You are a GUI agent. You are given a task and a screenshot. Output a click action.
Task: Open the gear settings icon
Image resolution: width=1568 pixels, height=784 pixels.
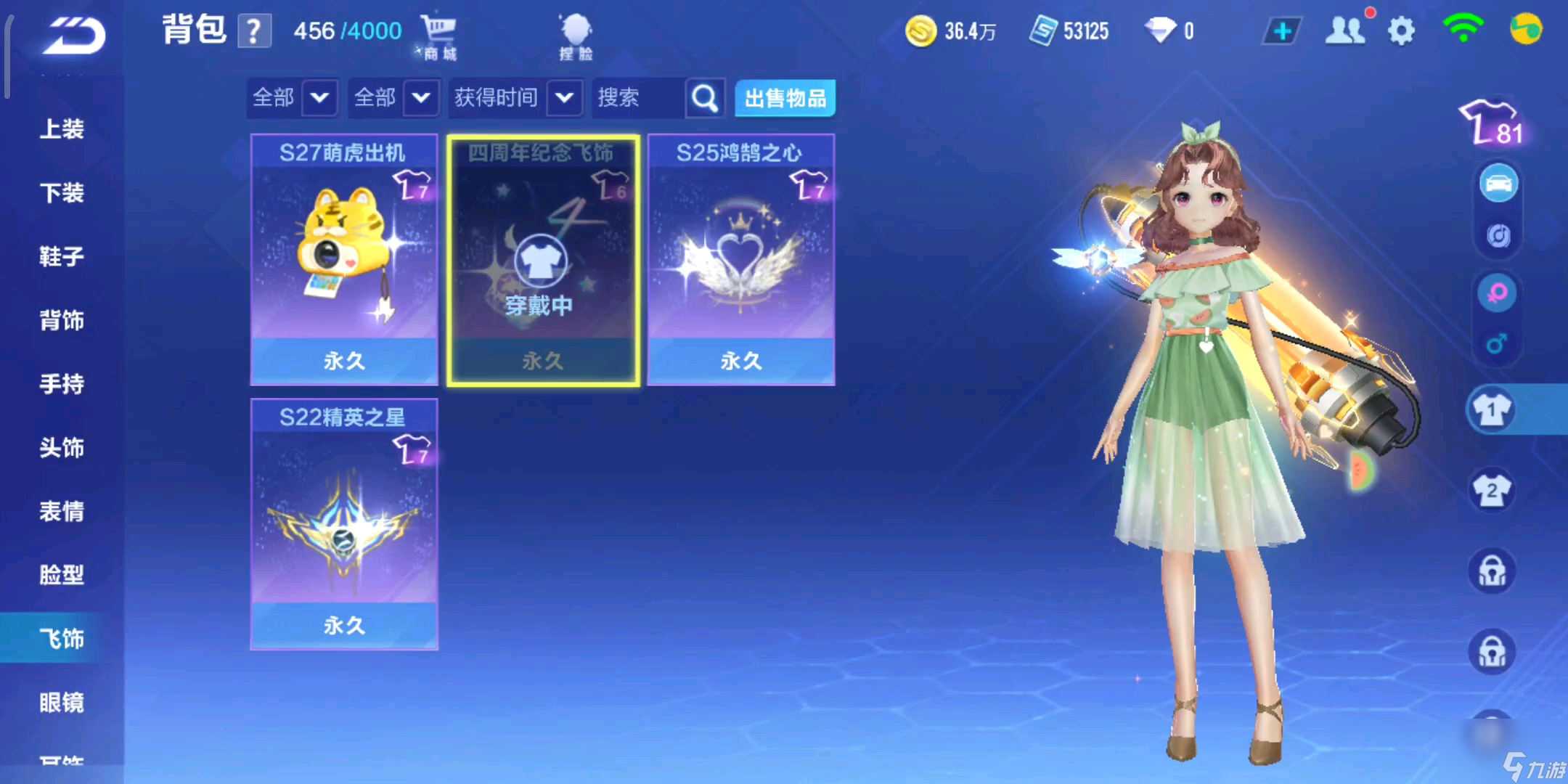(x=1401, y=31)
